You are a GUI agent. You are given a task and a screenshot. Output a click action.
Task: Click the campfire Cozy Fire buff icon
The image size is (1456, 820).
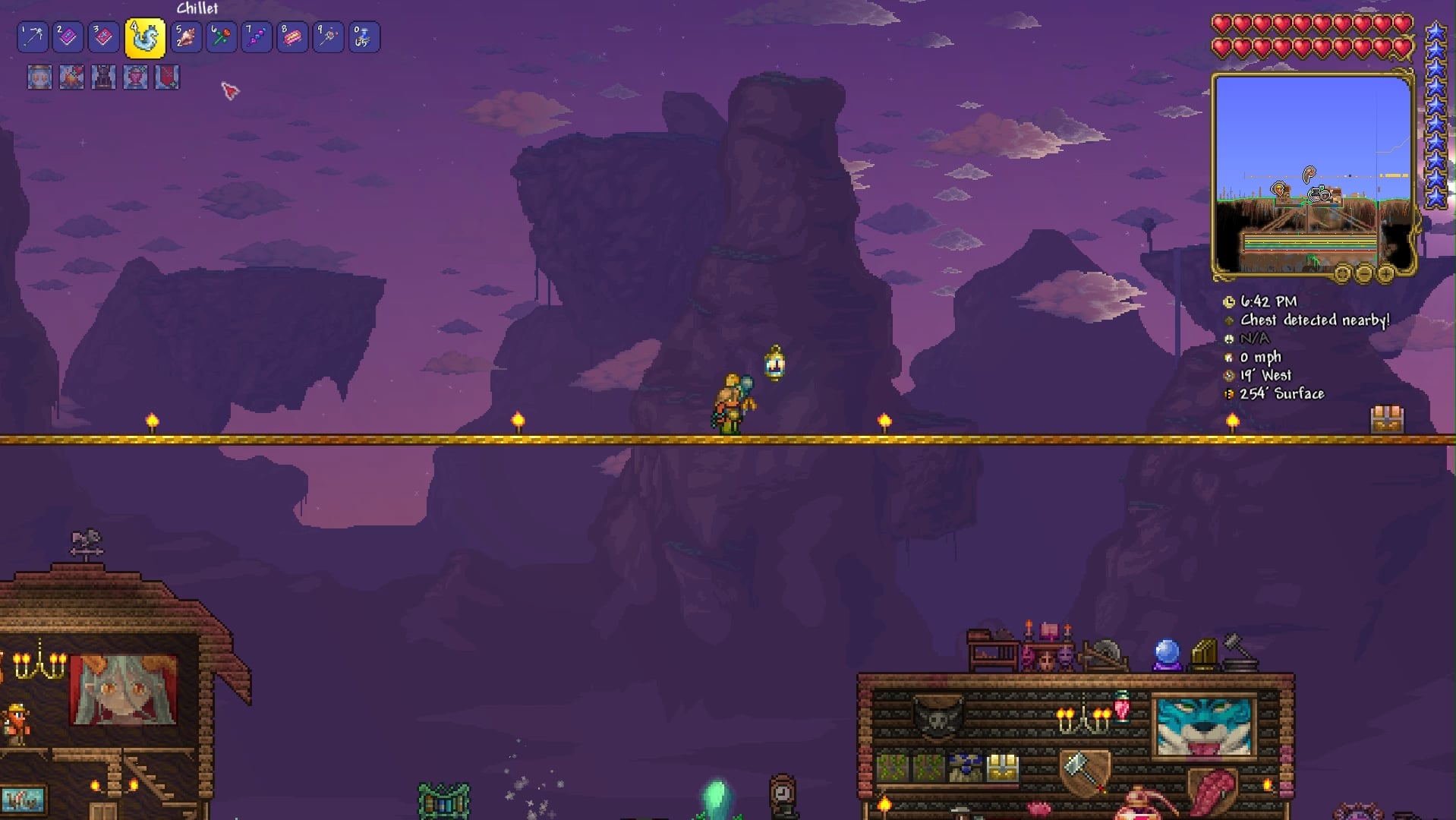71,77
